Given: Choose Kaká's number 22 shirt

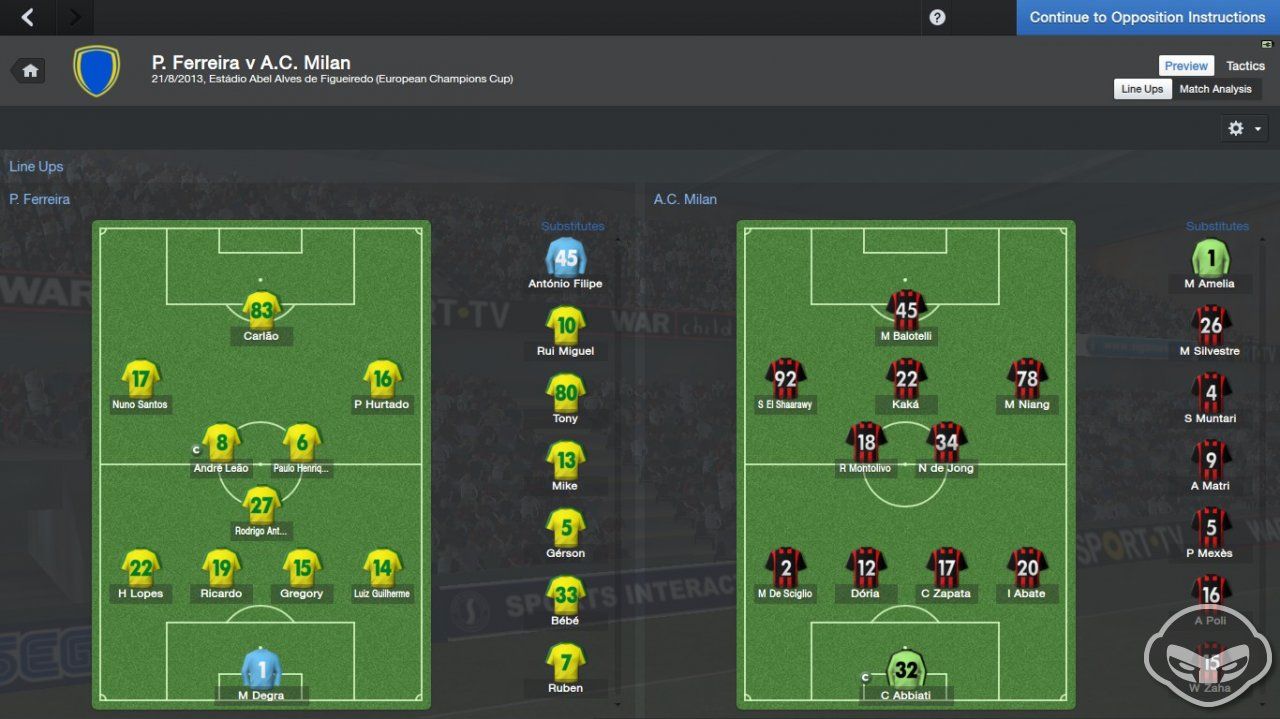Looking at the screenshot, I should (906, 379).
